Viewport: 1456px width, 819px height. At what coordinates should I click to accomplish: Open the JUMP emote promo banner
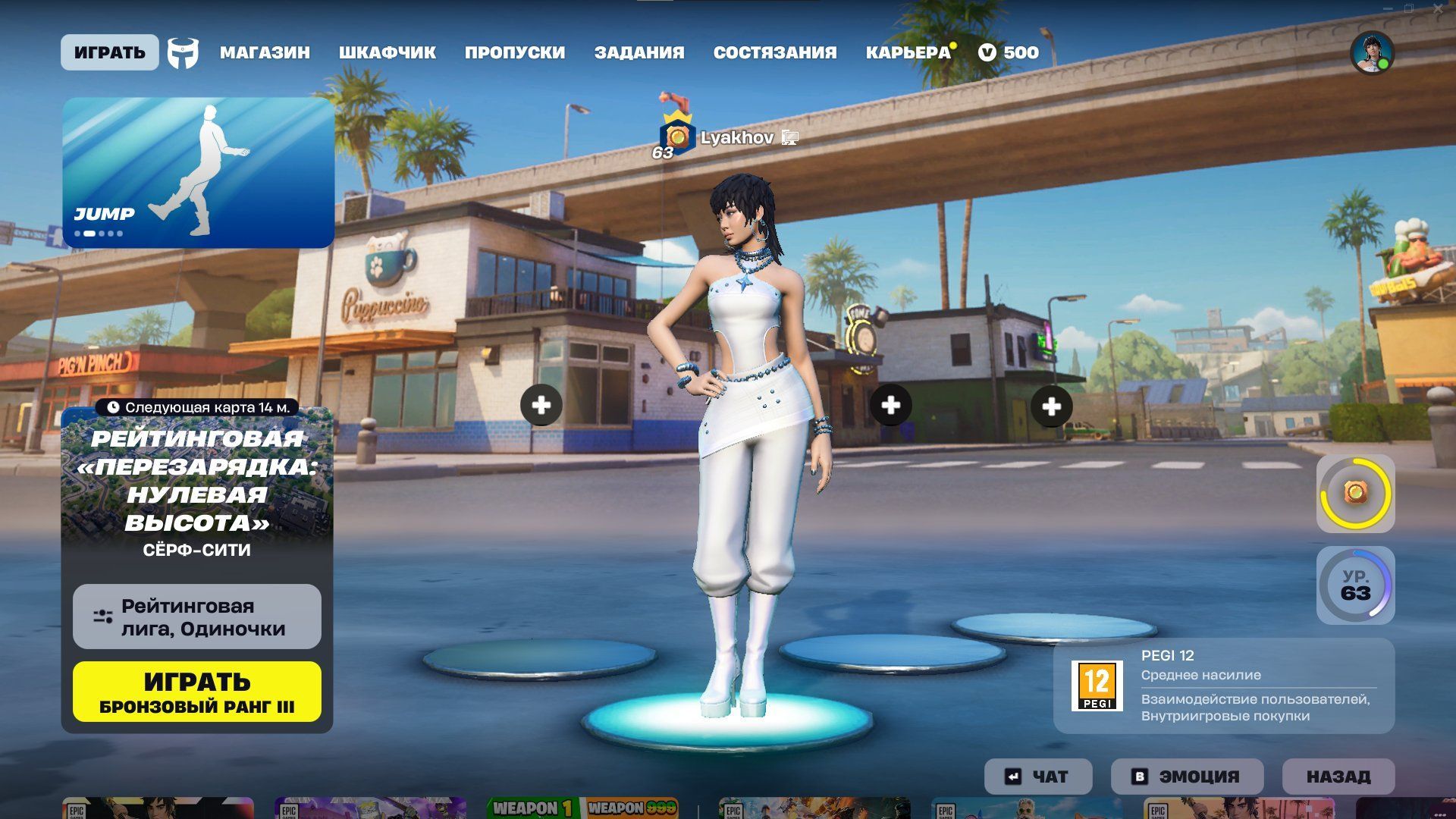point(198,172)
